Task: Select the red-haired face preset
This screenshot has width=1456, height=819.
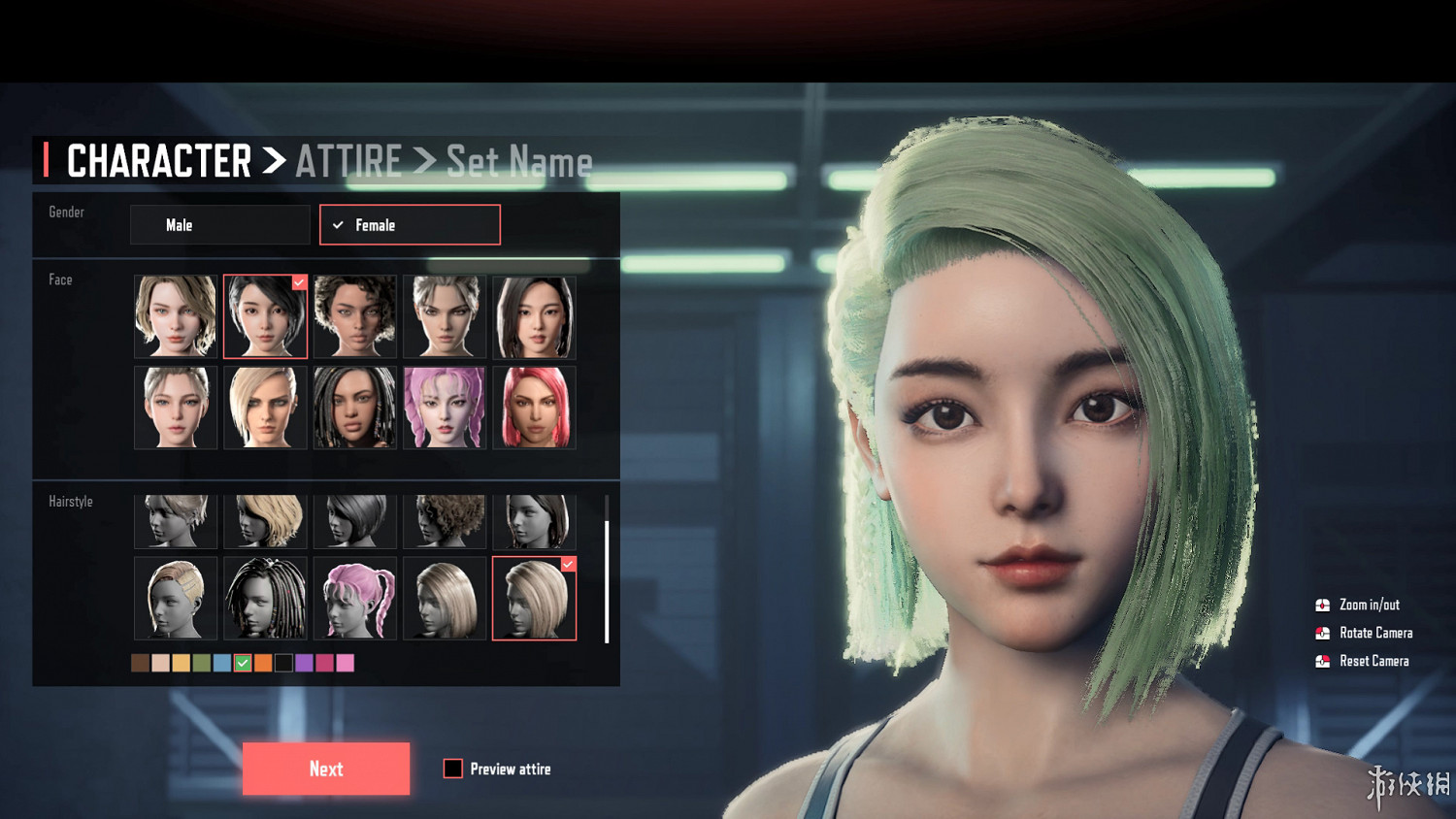Action: [x=534, y=408]
